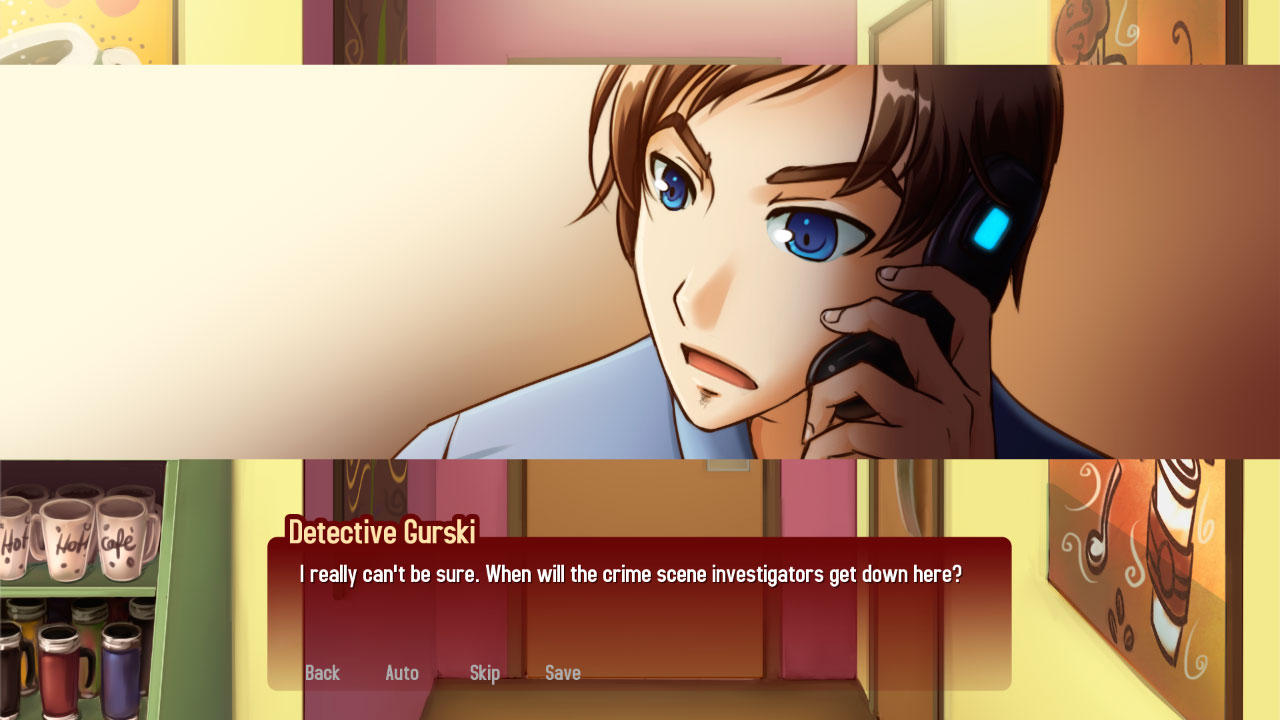
Task: Open the Save screen
Action: pyautogui.click(x=563, y=673)
